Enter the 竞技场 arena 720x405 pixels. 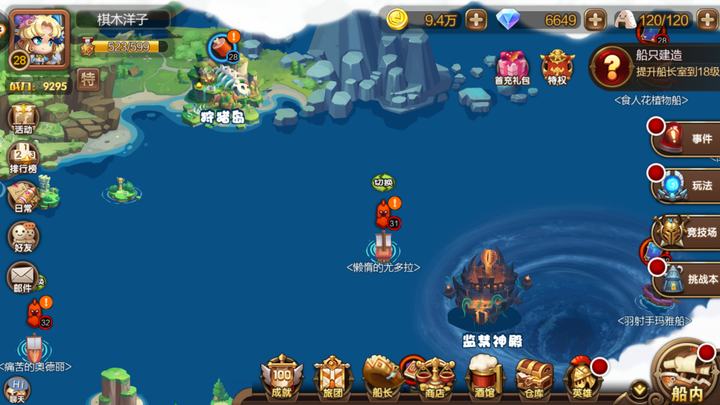coord(688,232)
